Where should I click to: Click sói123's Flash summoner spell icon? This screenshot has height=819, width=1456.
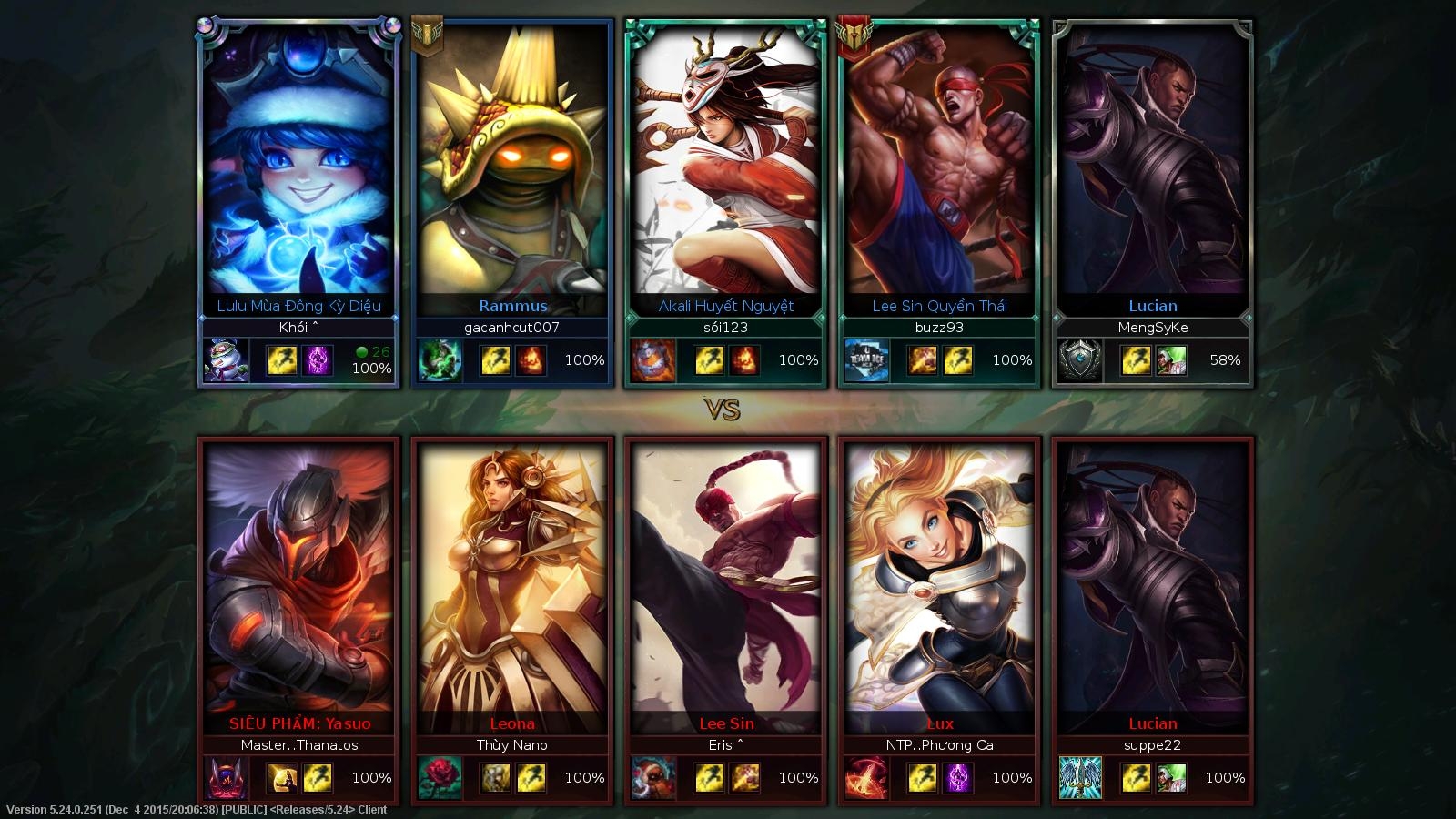[709, 360]
